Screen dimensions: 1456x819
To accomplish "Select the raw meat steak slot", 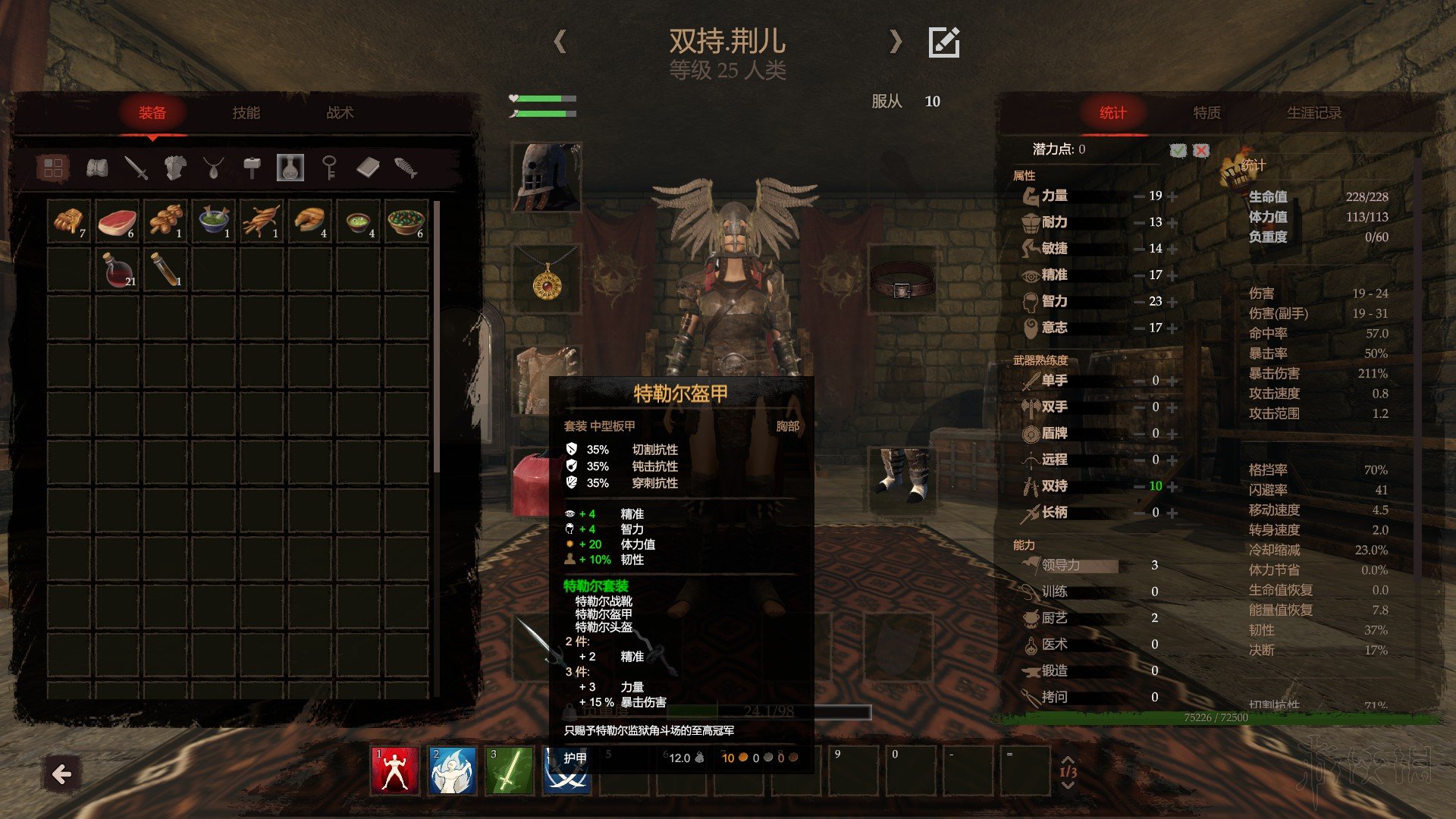I will [117, 221].
